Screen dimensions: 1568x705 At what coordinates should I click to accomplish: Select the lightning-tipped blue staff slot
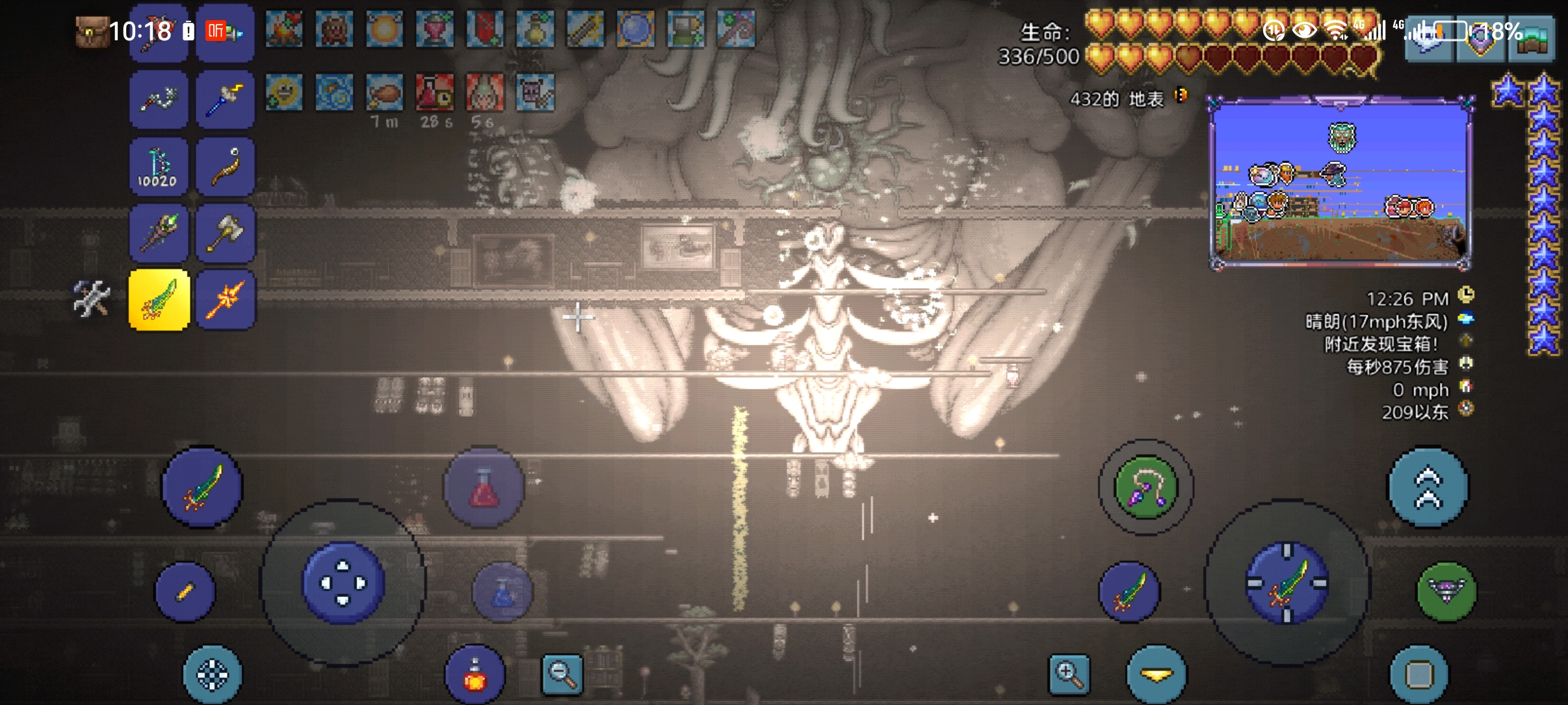[225, 99]
